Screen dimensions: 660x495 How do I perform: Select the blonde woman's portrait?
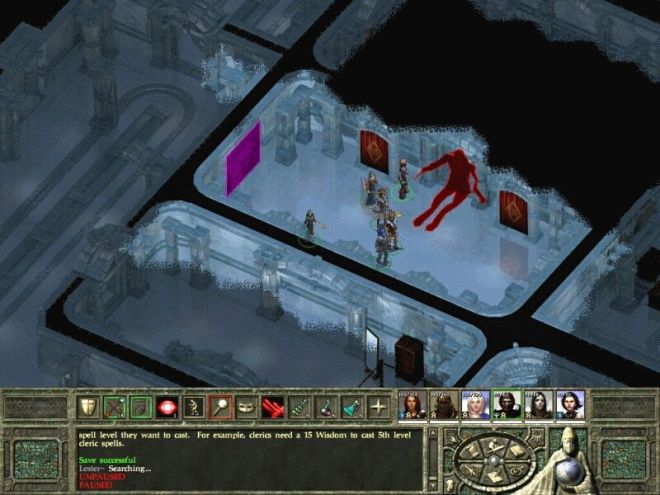coord(474,405)
